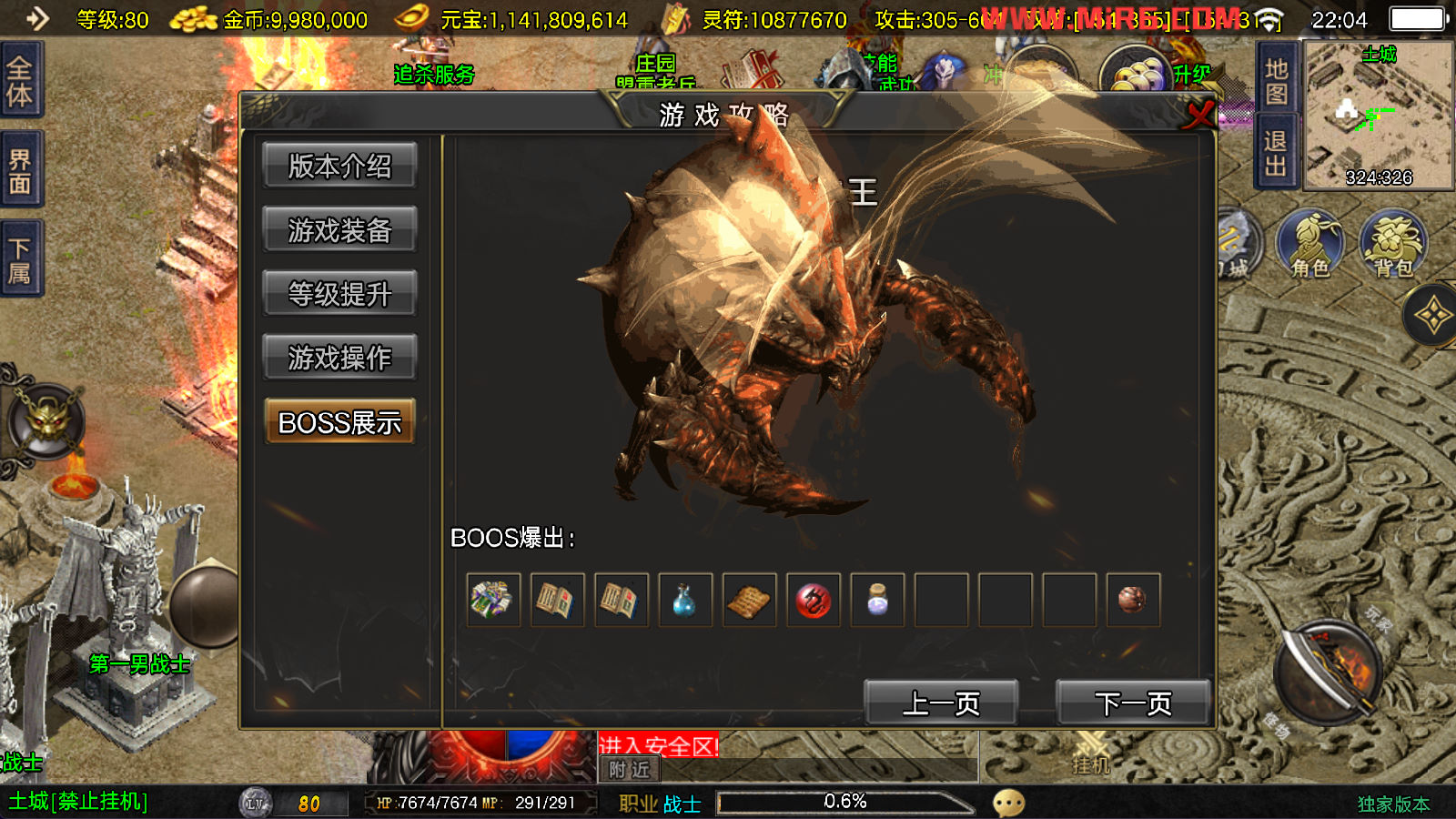Select the blue potion drop slot
Viewport: 1456px width, 819px height.
coord(685,600)
